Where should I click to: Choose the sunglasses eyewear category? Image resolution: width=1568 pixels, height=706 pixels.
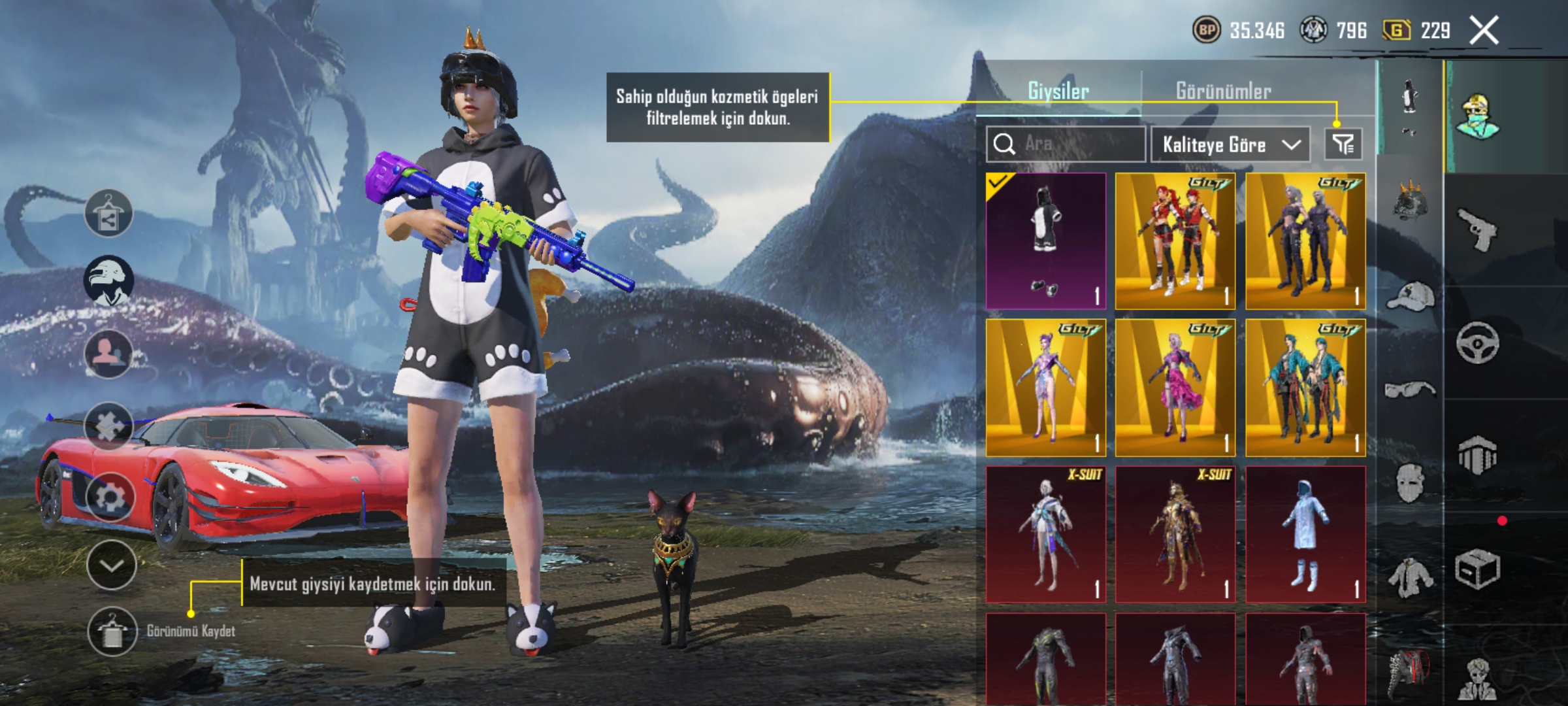click(1410, 390)
